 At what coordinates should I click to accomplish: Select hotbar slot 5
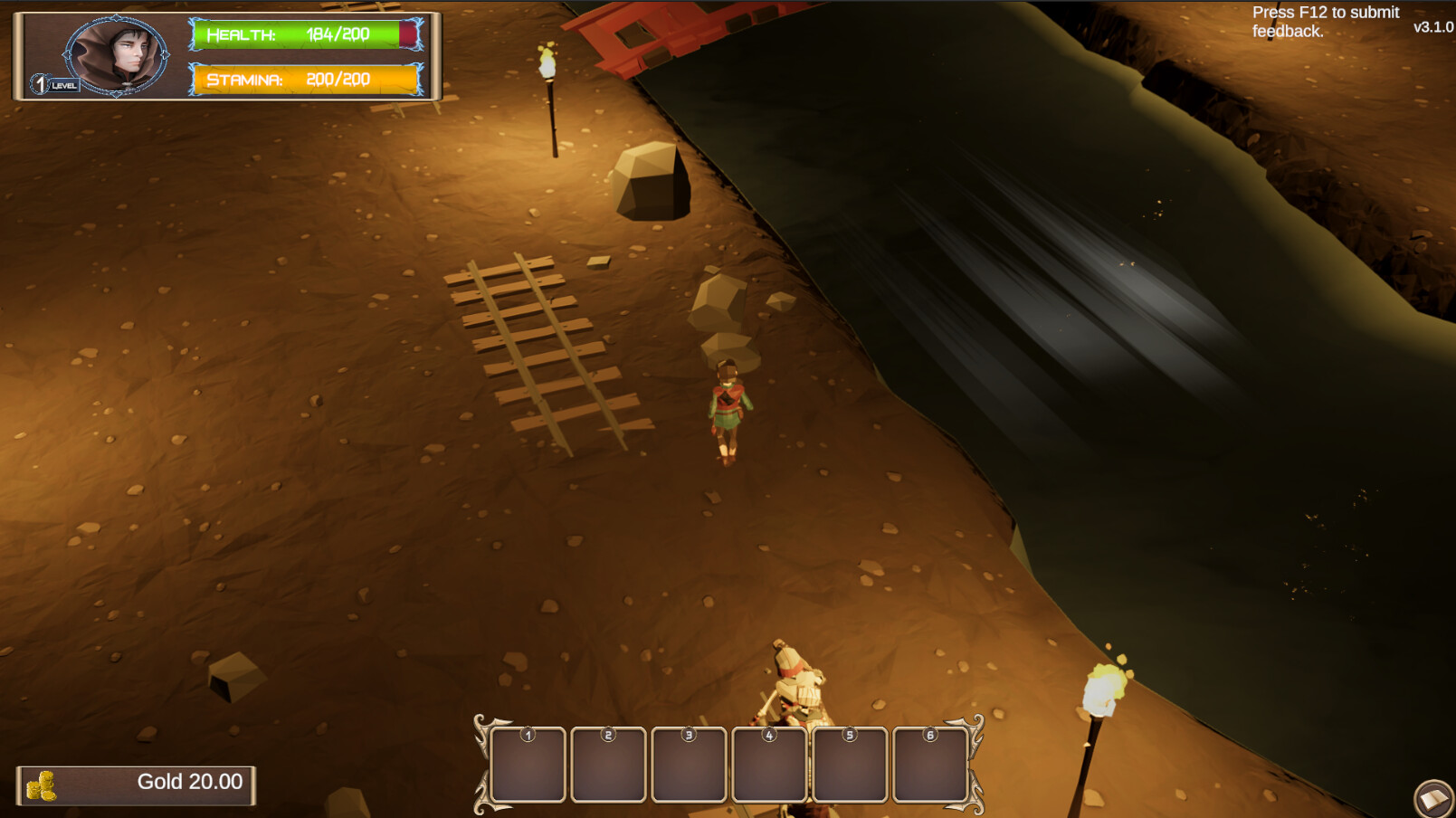pyautogui.click(x=849, y=765)
